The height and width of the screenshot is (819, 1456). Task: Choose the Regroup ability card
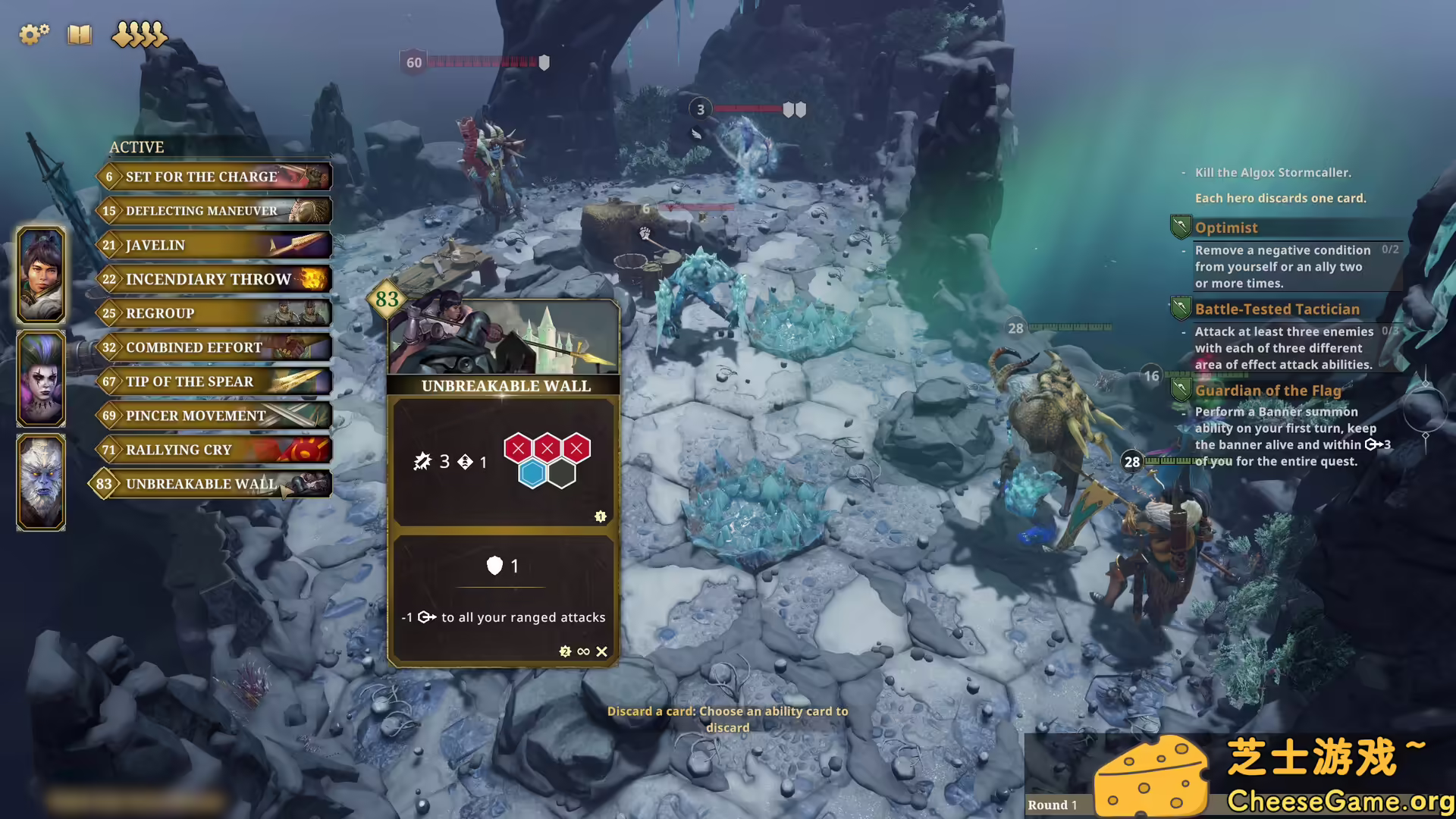click(215, 313)
